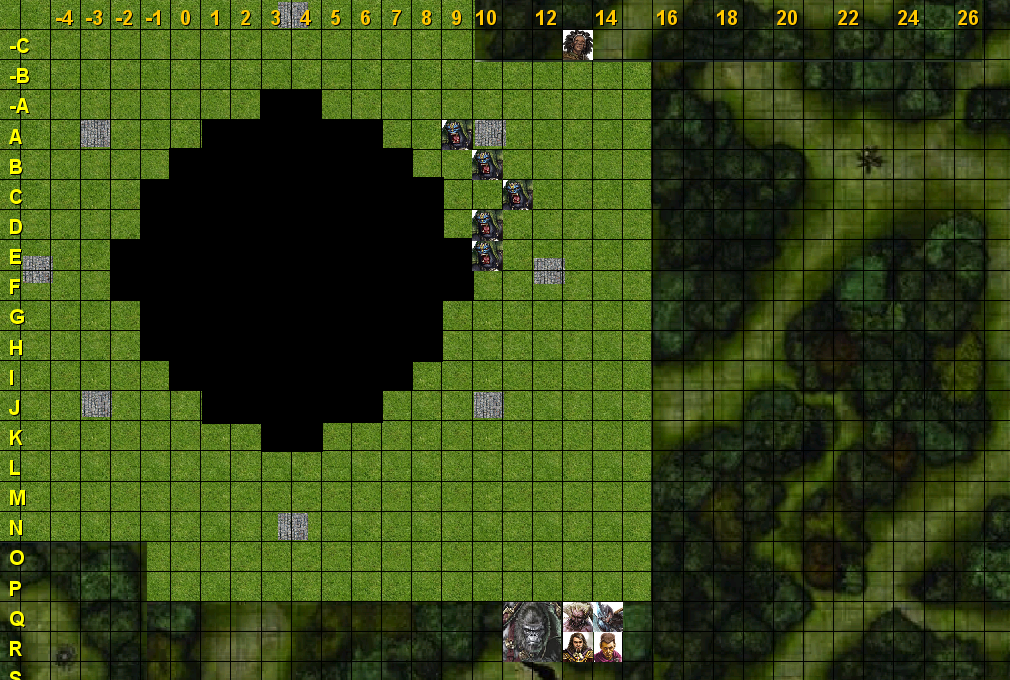Choose the icy blue armored character token
The image size is (1010, 680).
[x=608, y=616]
